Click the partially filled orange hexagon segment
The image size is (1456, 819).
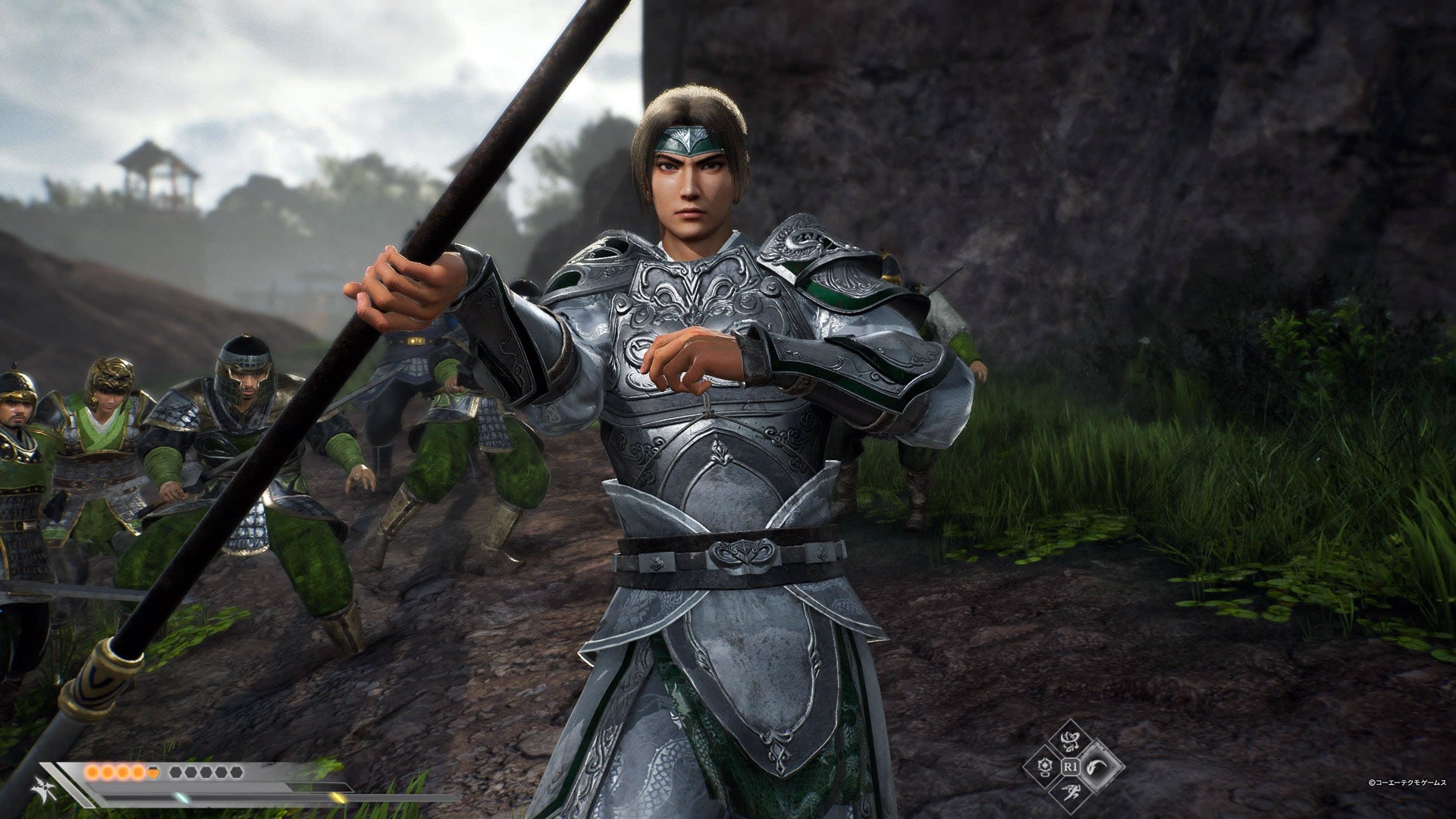[152, 773]
